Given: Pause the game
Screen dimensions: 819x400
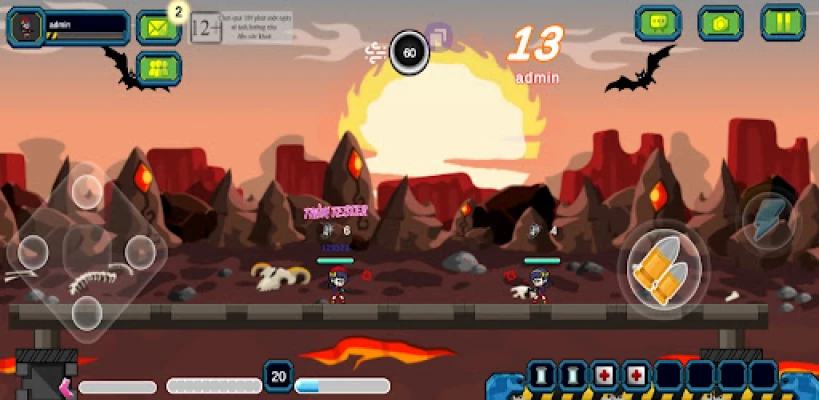Looking at the screenshot, I should [x=782, y=22].
